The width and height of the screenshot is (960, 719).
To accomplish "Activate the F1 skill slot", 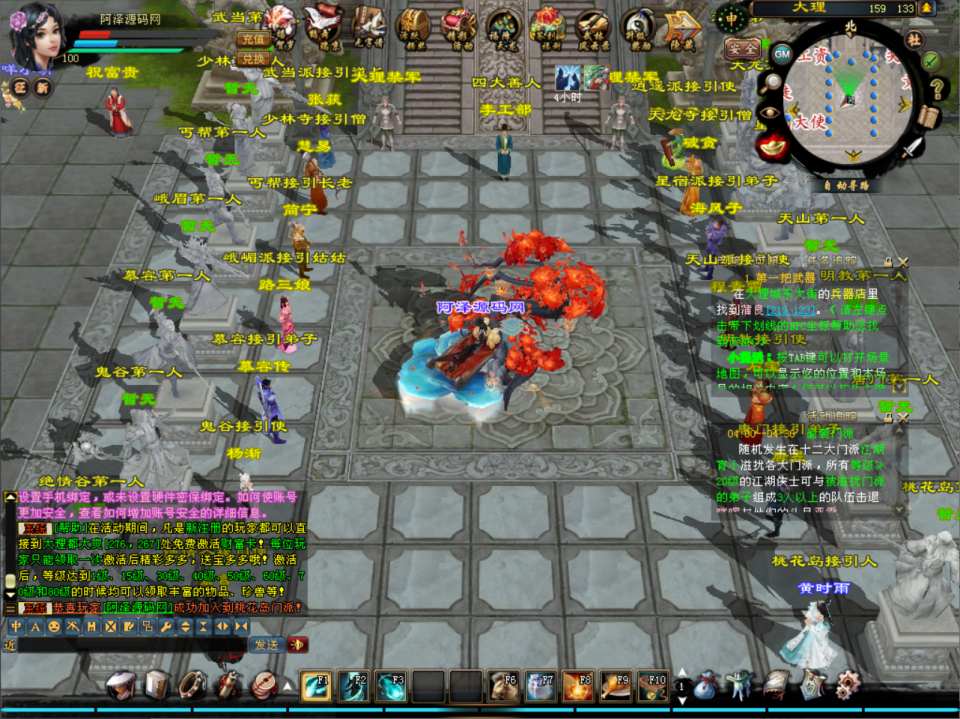I will (x=317, y=686).
